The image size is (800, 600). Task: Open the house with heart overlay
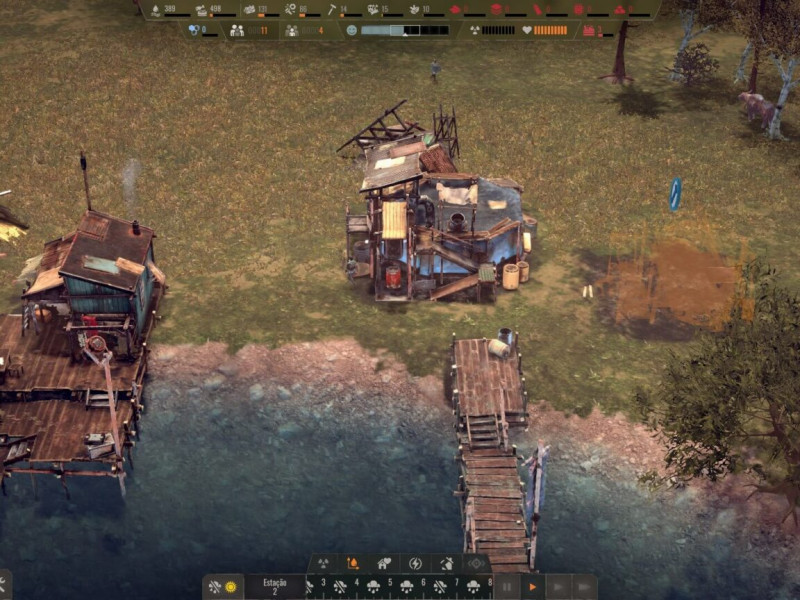click(x=384, y=564)
